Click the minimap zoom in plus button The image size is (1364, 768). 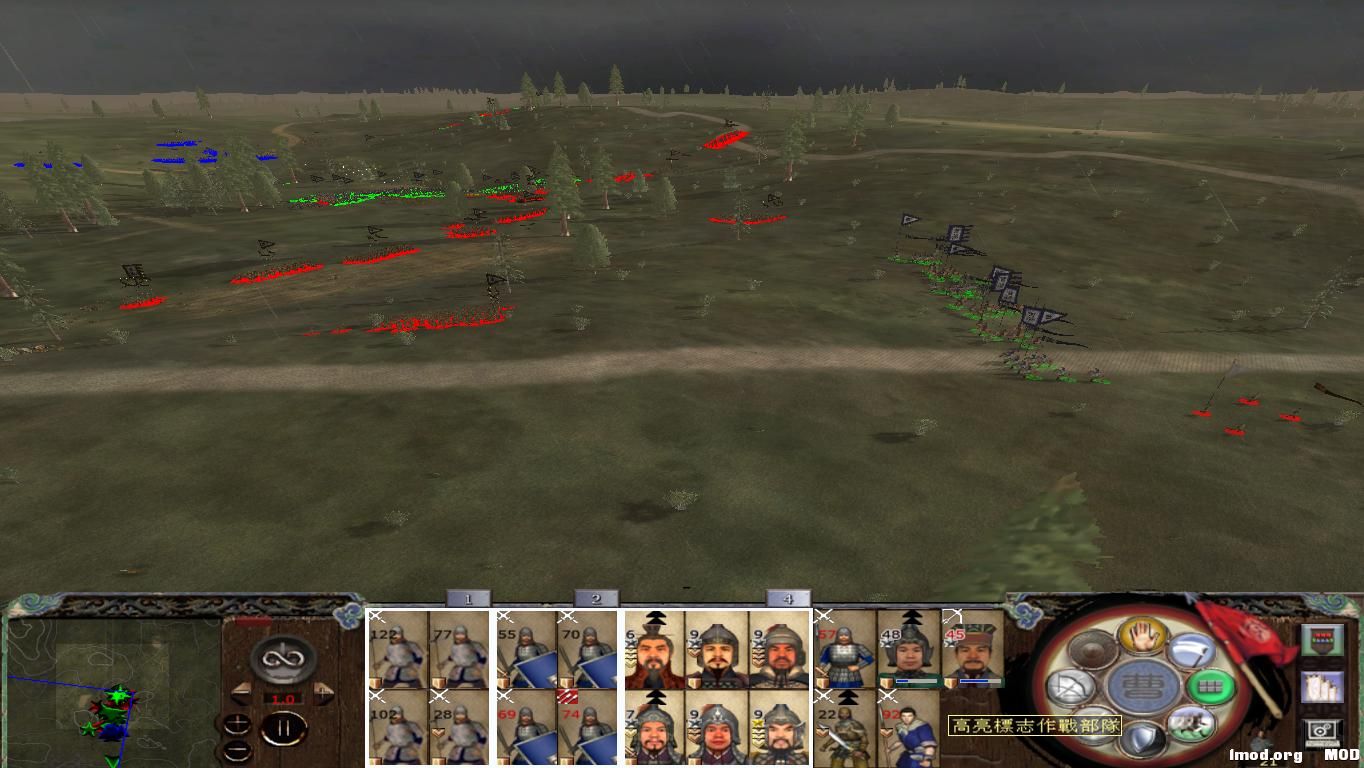tap(238, 724)
